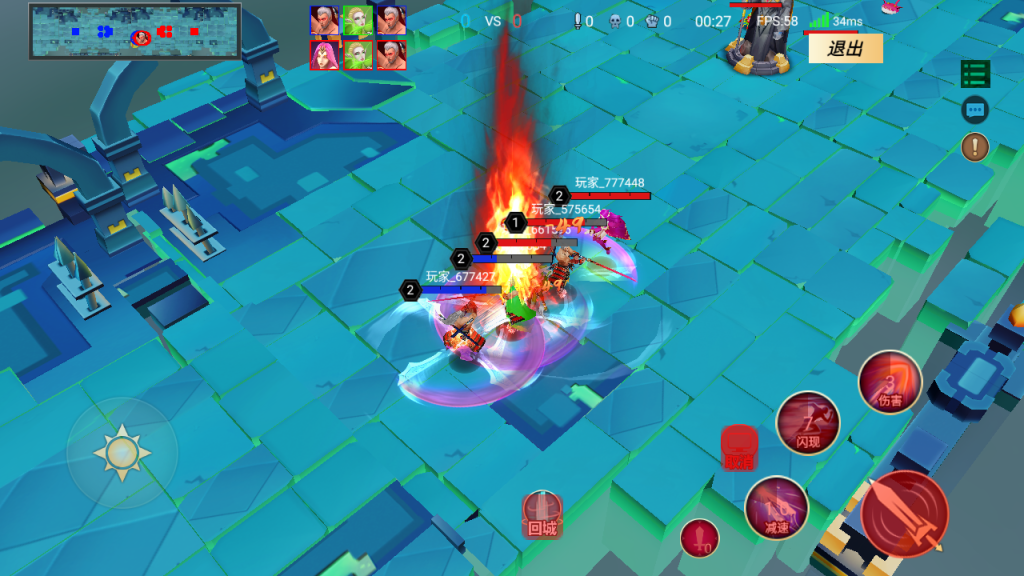Image resolution: width=1024 pixels, height=576 pixels.
Task: Use the 闪现 flash skill
Action: pyautogui.click(x=808, y=423)
